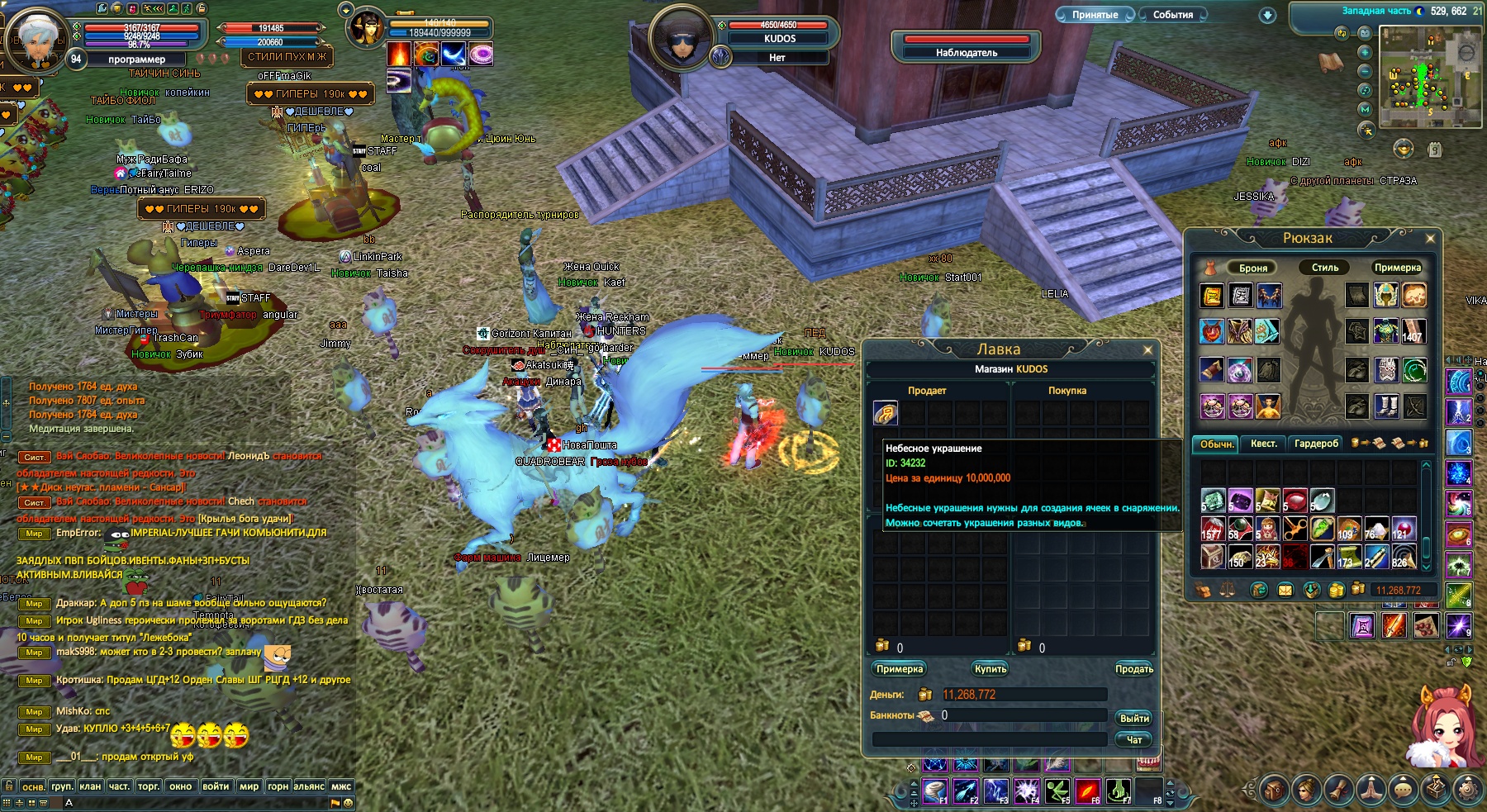Show the События events tab
This screenshot has height=812, width=1487.
coord(1172,15)
